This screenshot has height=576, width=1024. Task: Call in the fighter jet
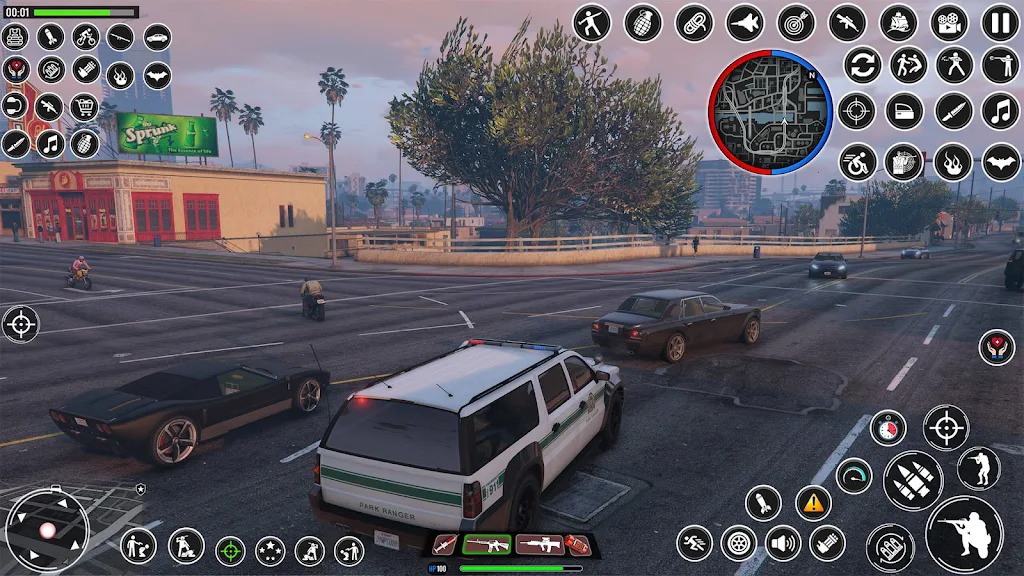[x=745, y=23]
